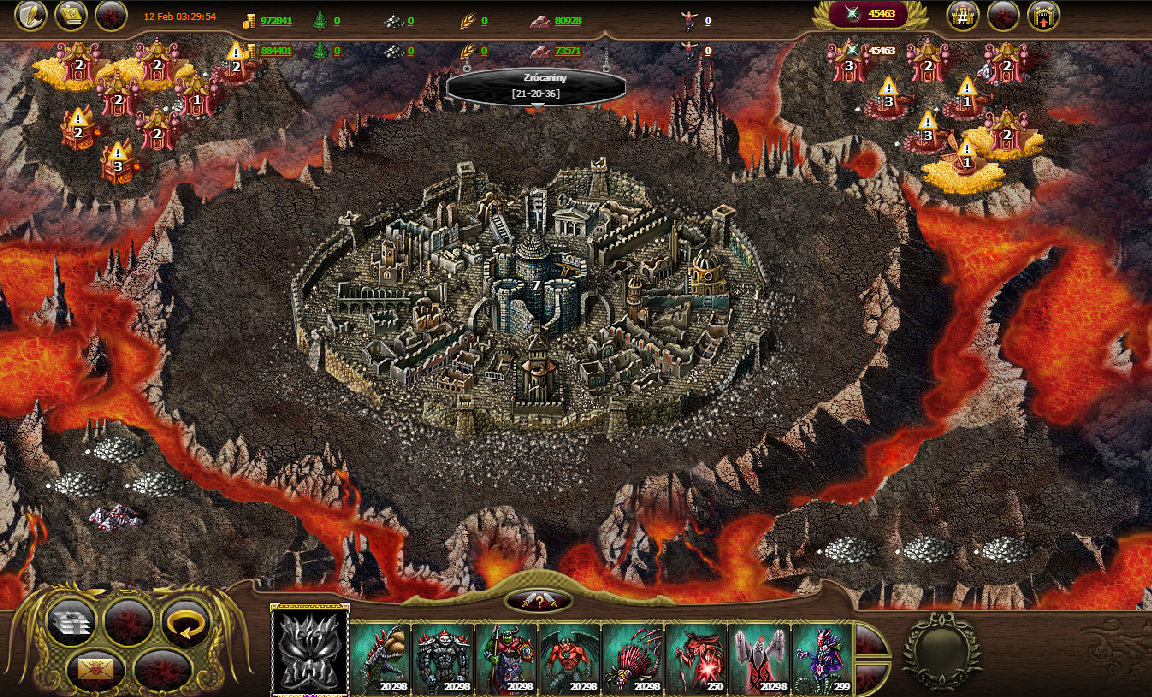Open the golden scroll list button
This screenshot has height=697, width=1152.
(71, 16)
